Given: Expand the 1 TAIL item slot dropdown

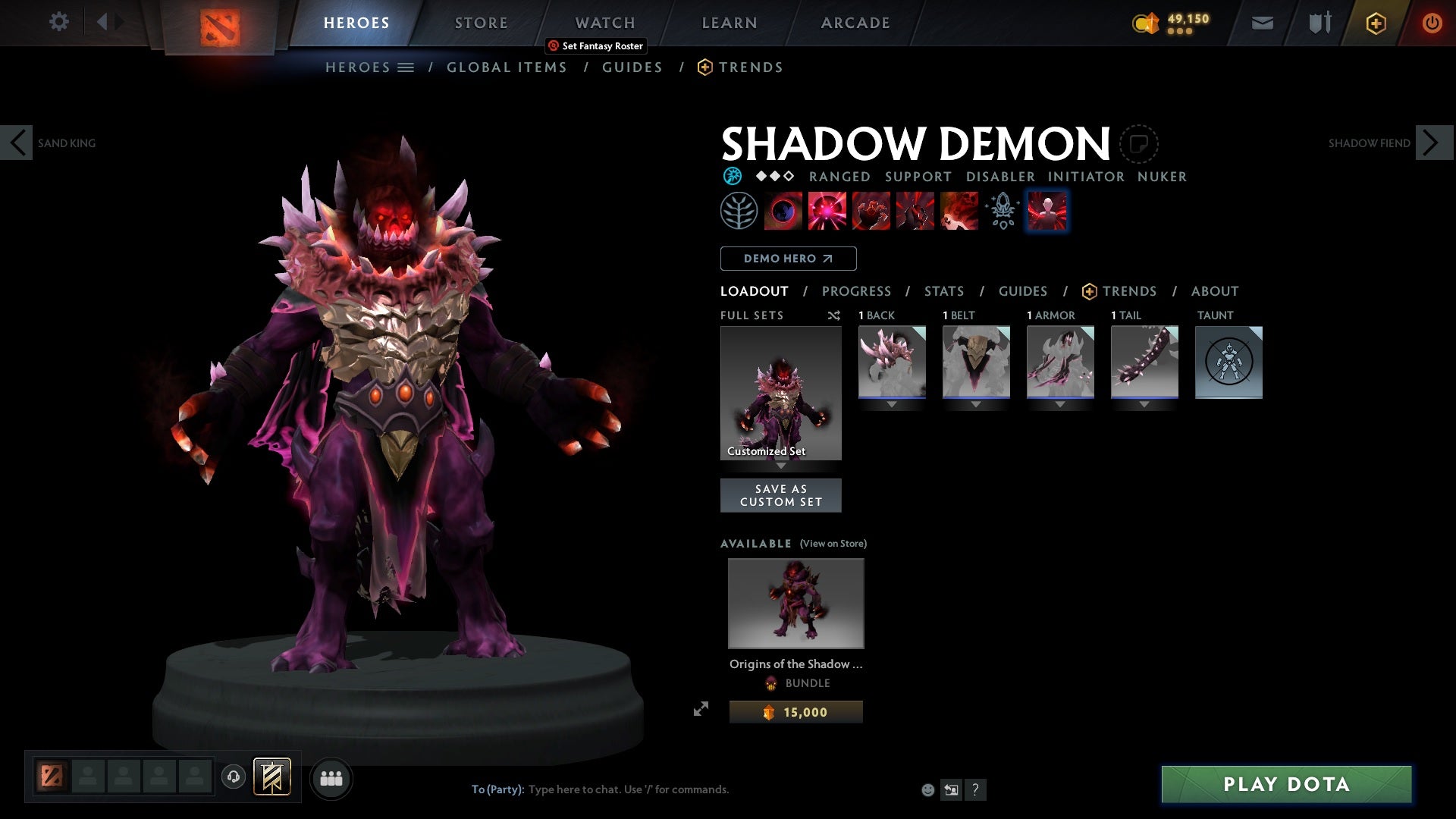Looking at the screenshot, I should [1144, 404].
